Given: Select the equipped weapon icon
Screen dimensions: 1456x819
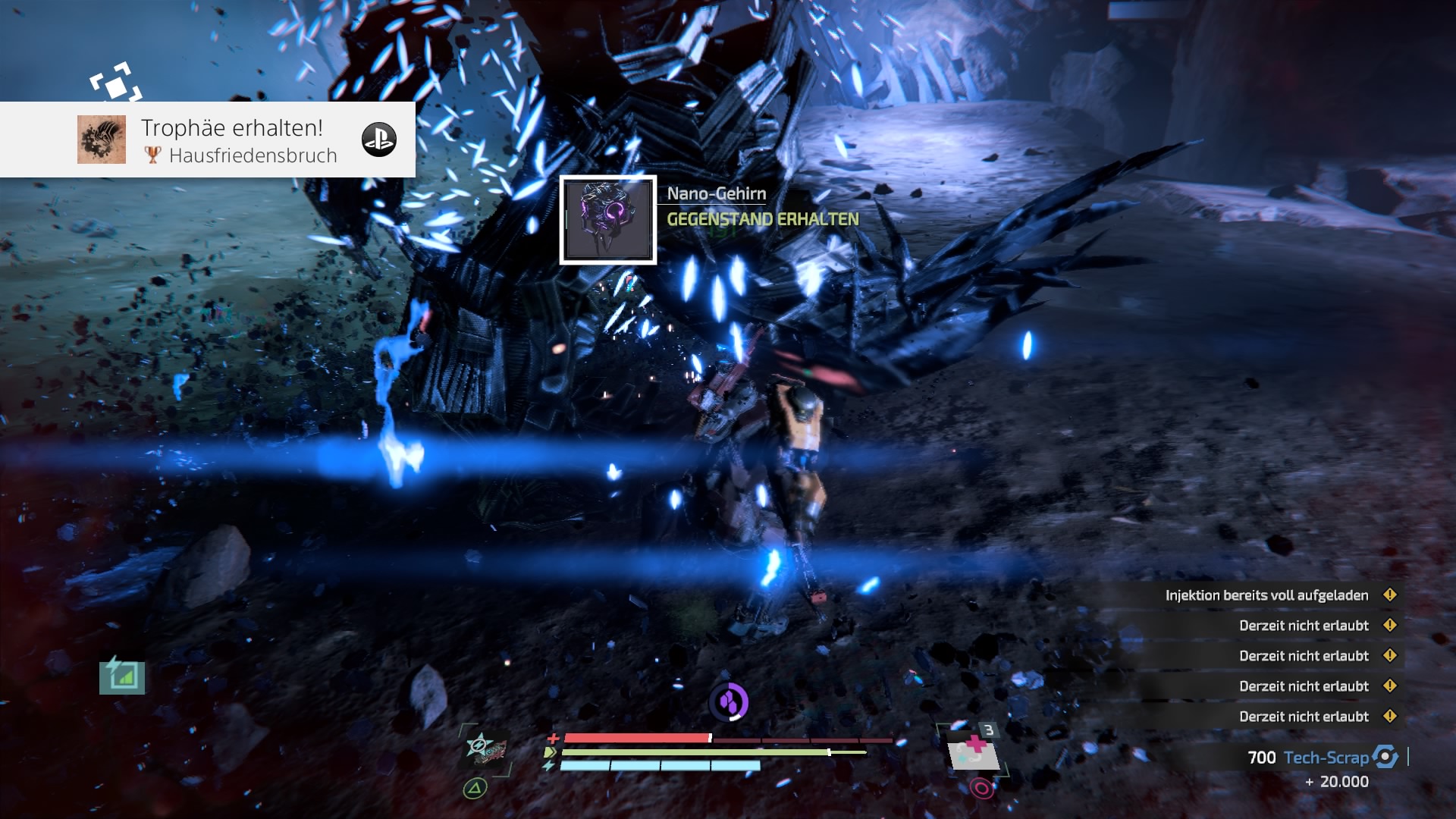Looking at the screenshot, I should pos(485,749).
